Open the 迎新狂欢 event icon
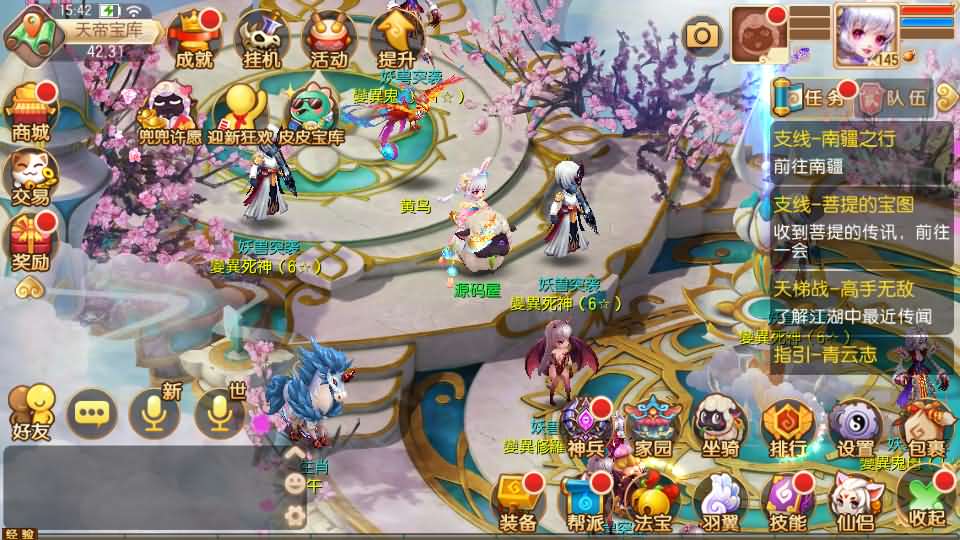This screenshot has width=960, height=540. pyautogui.click(x=240, y=115)
